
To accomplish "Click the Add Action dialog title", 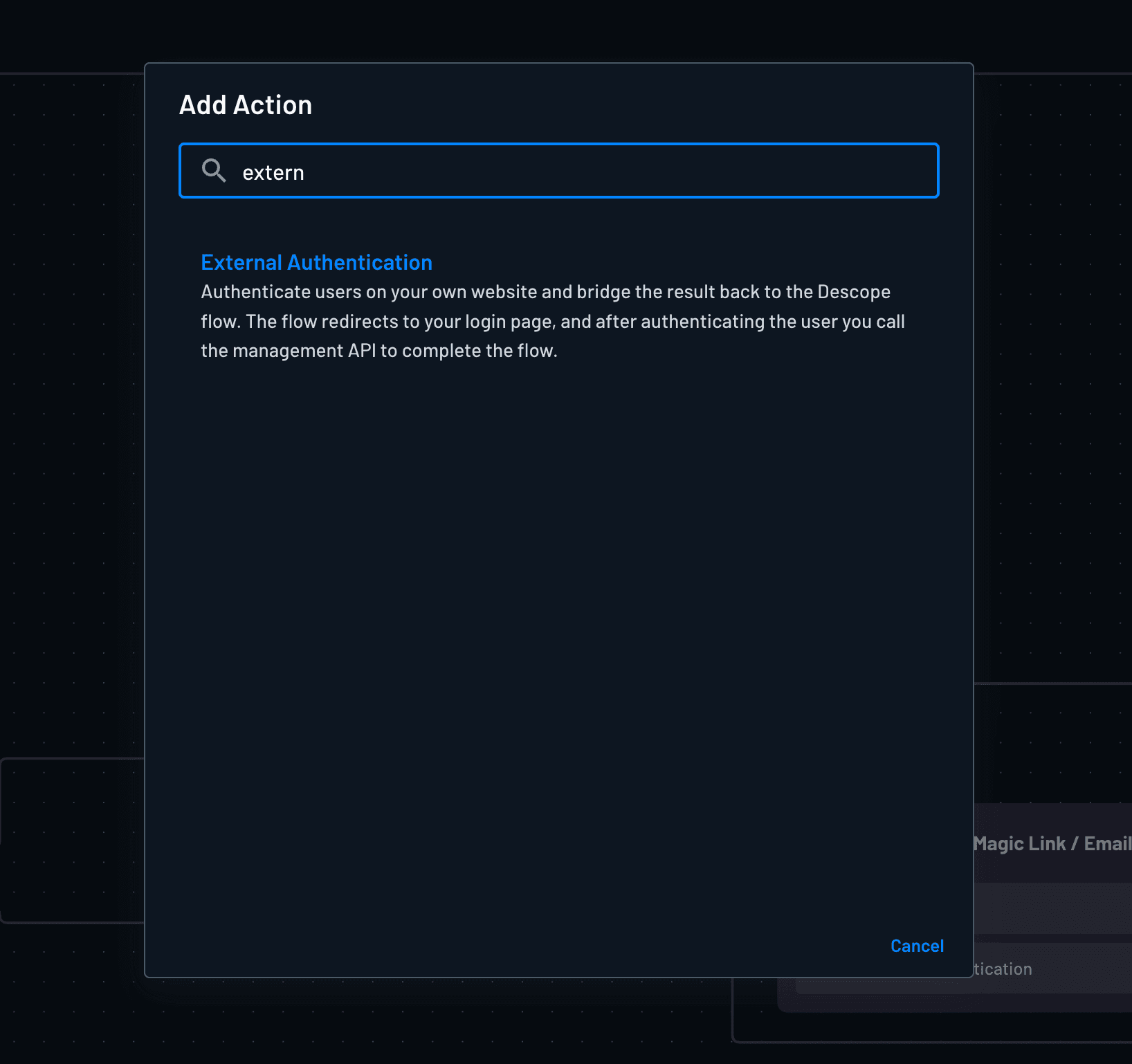I will coord(246,104).
